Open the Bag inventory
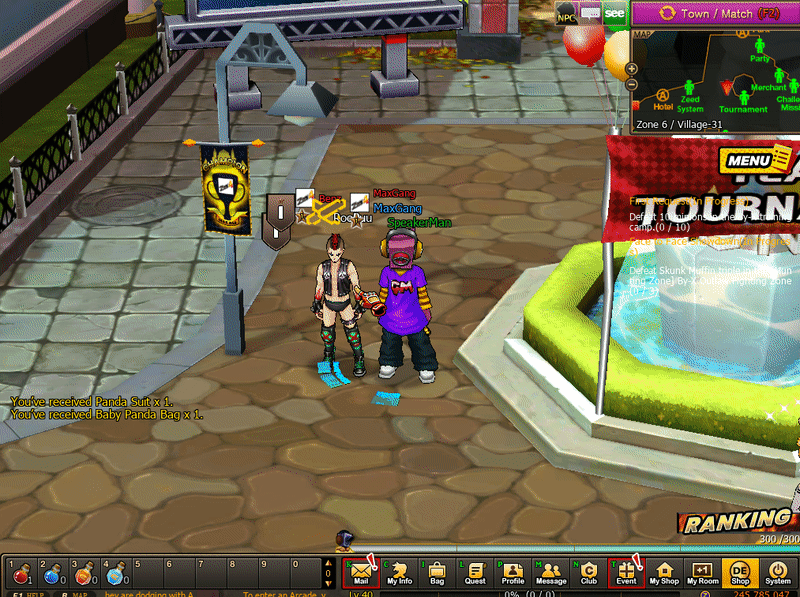 coord(437,573)
